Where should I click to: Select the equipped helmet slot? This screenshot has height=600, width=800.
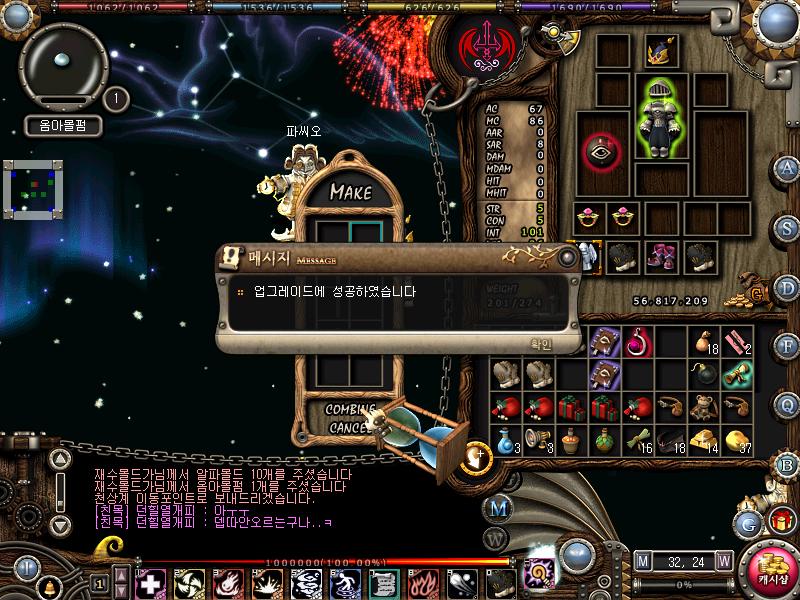click(659, 51)
